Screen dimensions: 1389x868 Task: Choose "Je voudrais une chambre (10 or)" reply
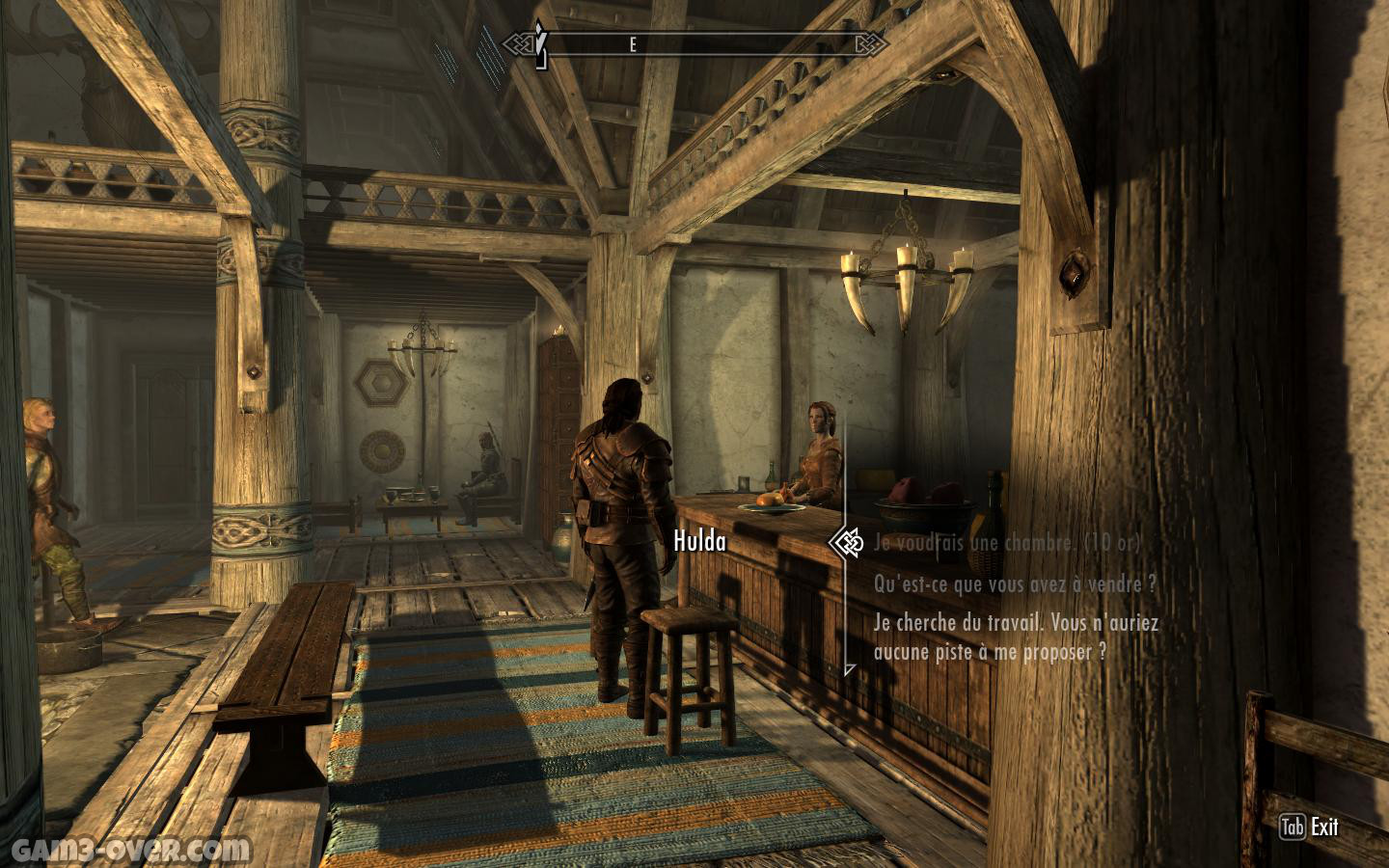[1006, 543]
